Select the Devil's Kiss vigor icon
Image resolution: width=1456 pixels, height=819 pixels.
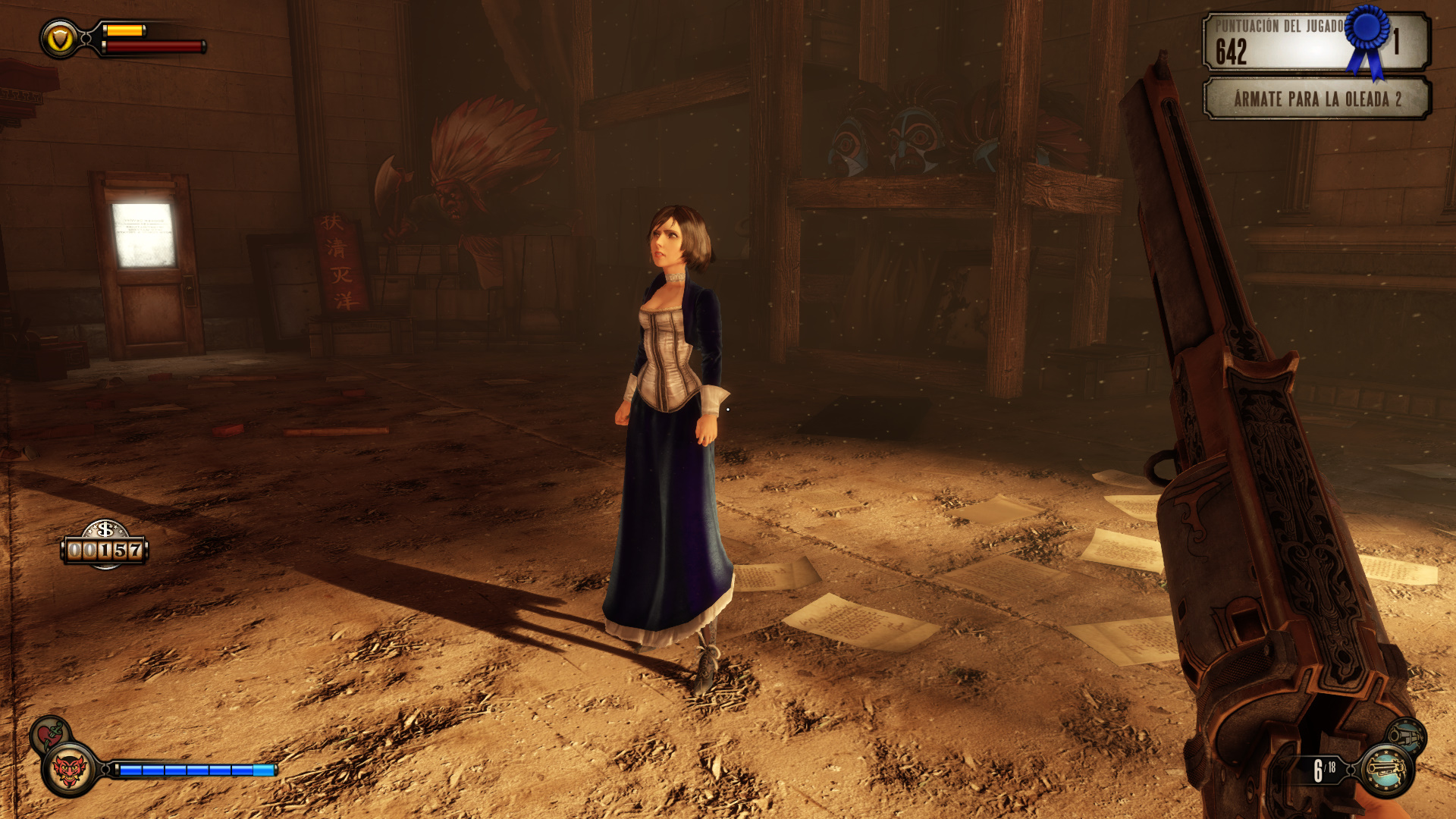pyautogui.click(x=70, y=770)
